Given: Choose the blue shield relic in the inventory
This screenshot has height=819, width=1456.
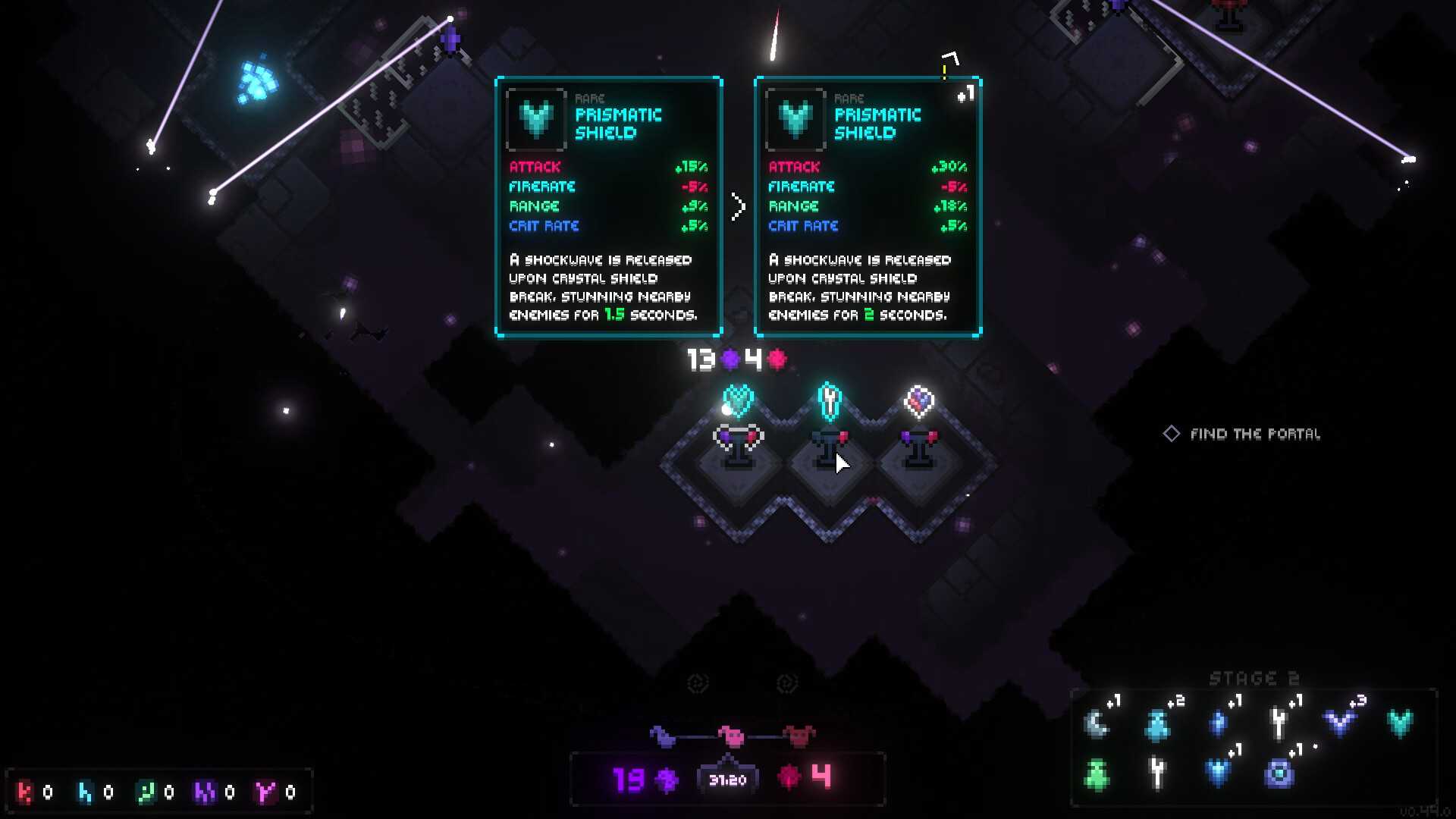Looking at the screenshot, I should (x=1218, y=774).
